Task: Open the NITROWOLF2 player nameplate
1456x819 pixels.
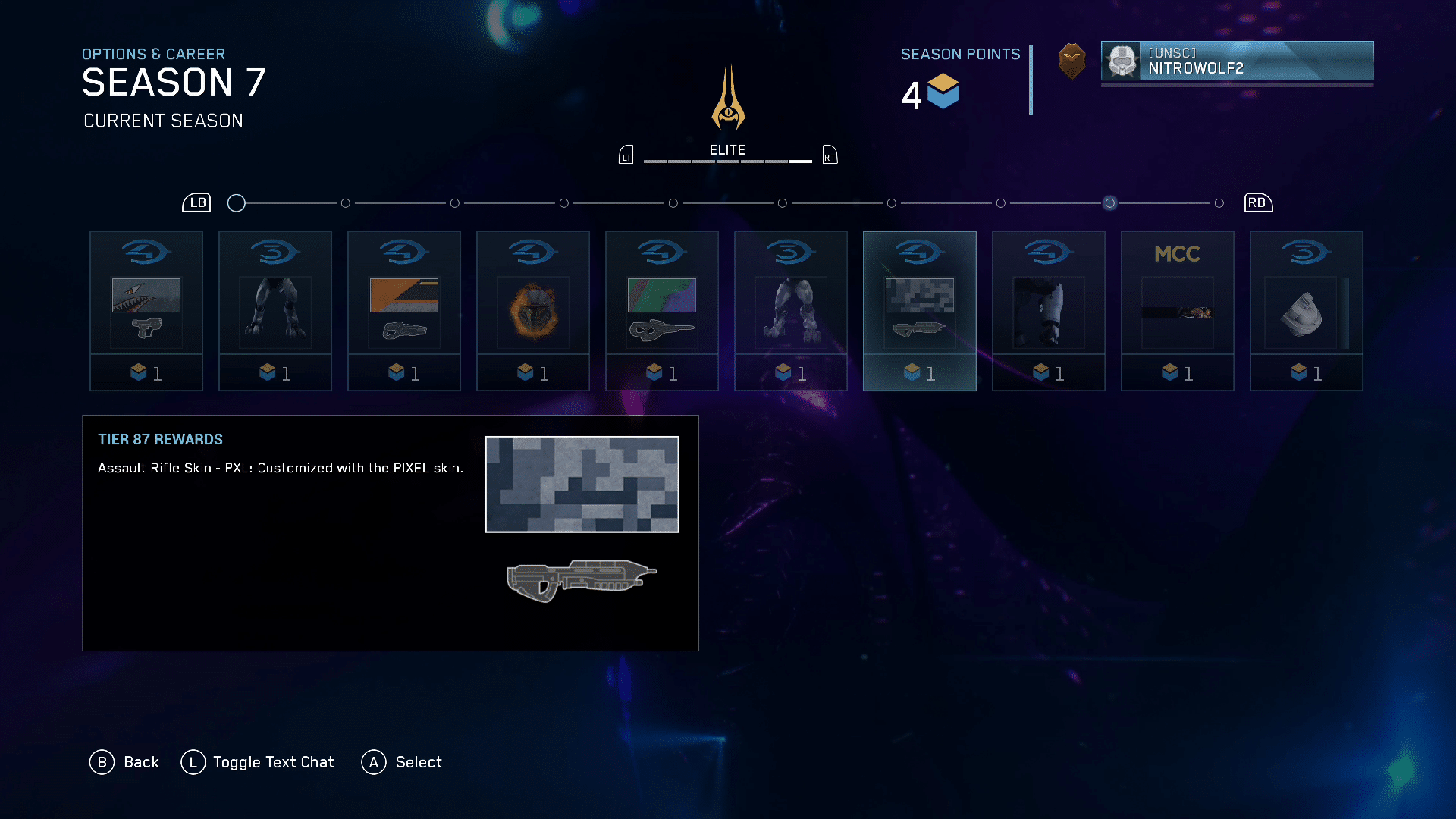Action: point(1237,61)
